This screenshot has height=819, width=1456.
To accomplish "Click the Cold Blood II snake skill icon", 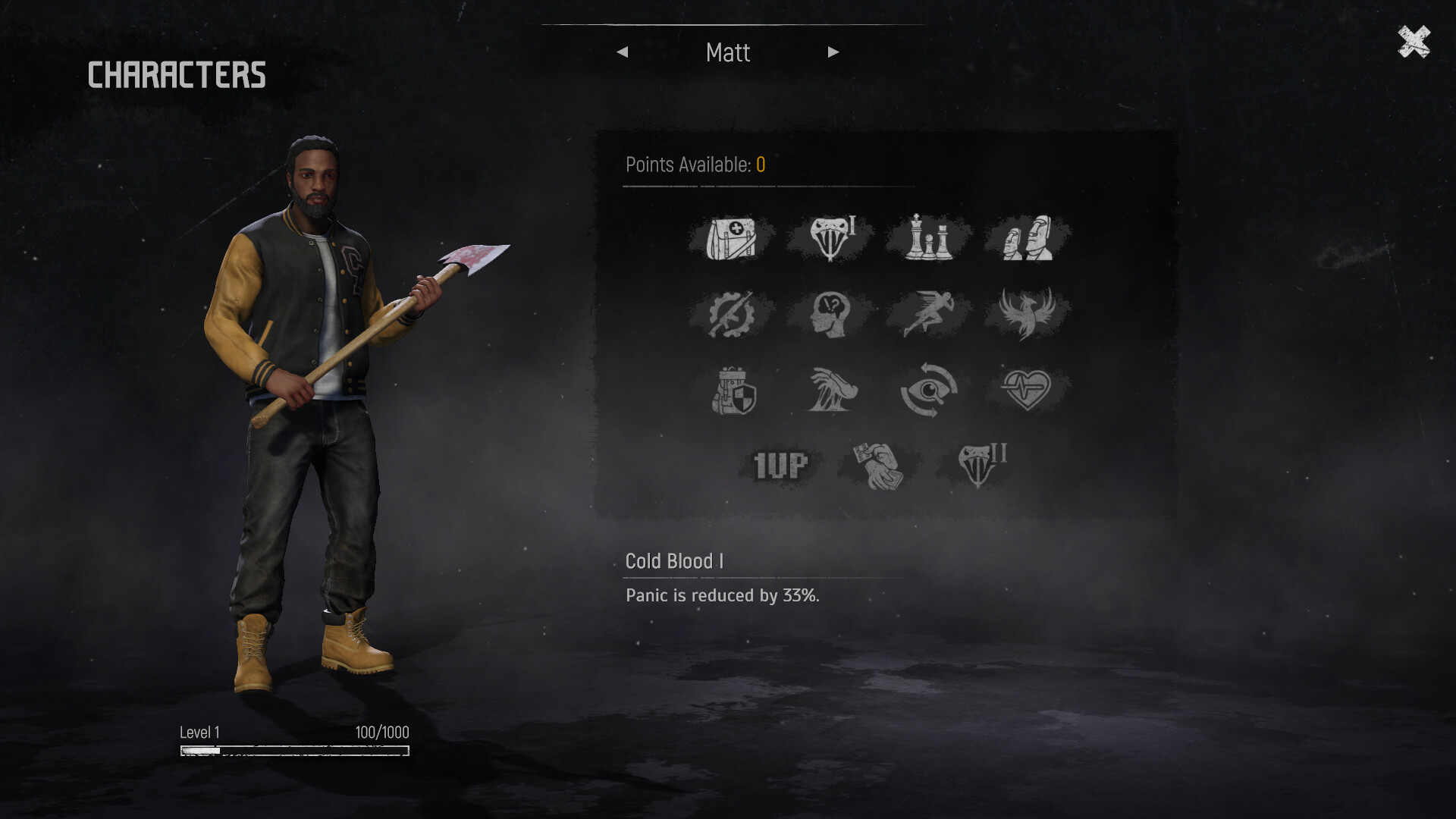I will 978,463.
